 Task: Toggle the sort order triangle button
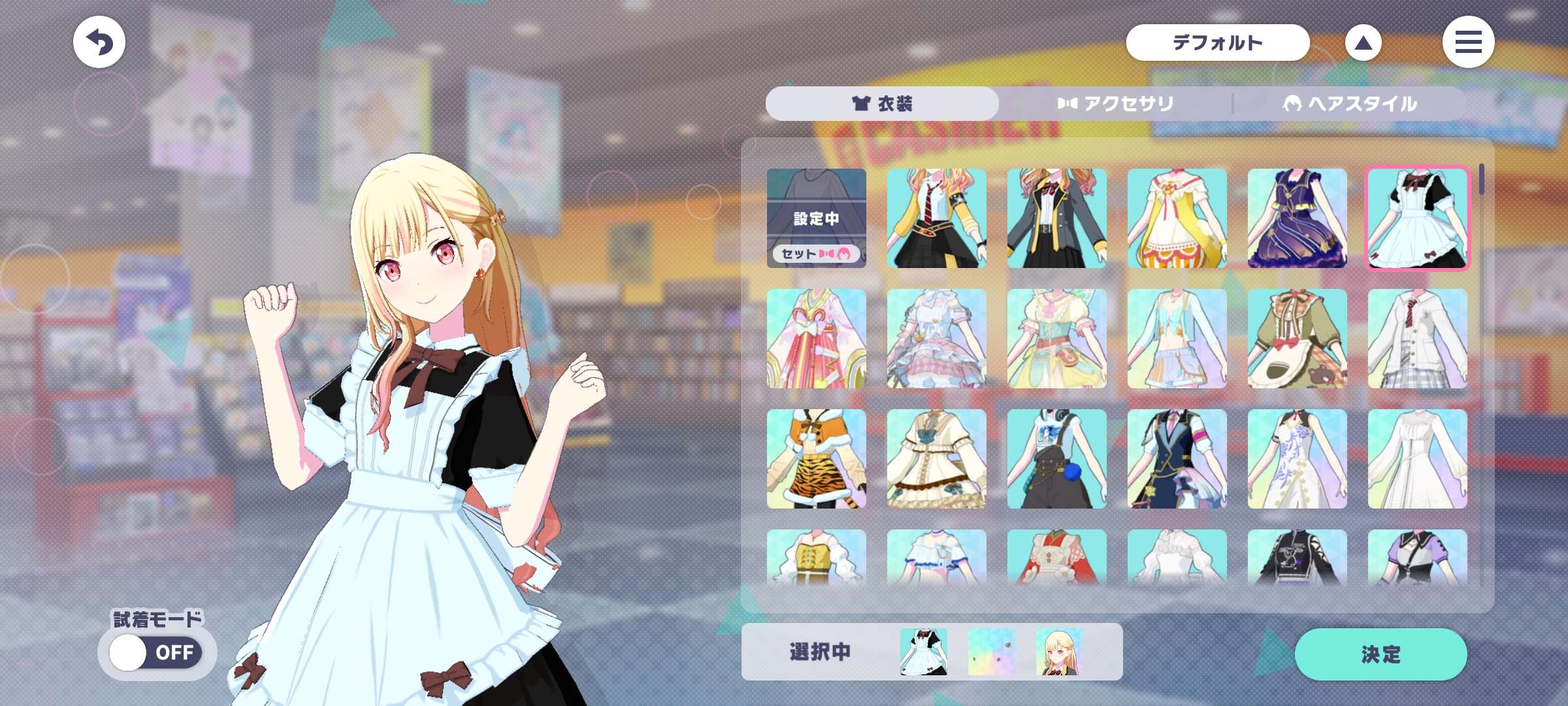tap(1363, 43)
